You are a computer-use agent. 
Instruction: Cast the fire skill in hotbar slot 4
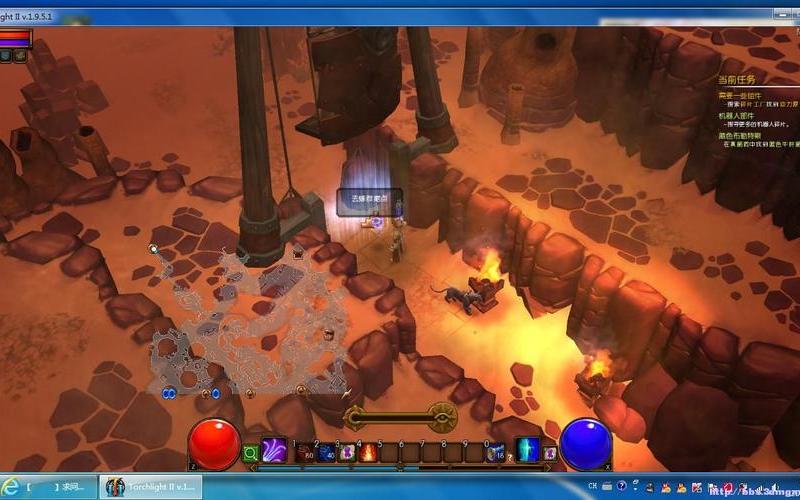pyautogui.click(x=368, y=453)
